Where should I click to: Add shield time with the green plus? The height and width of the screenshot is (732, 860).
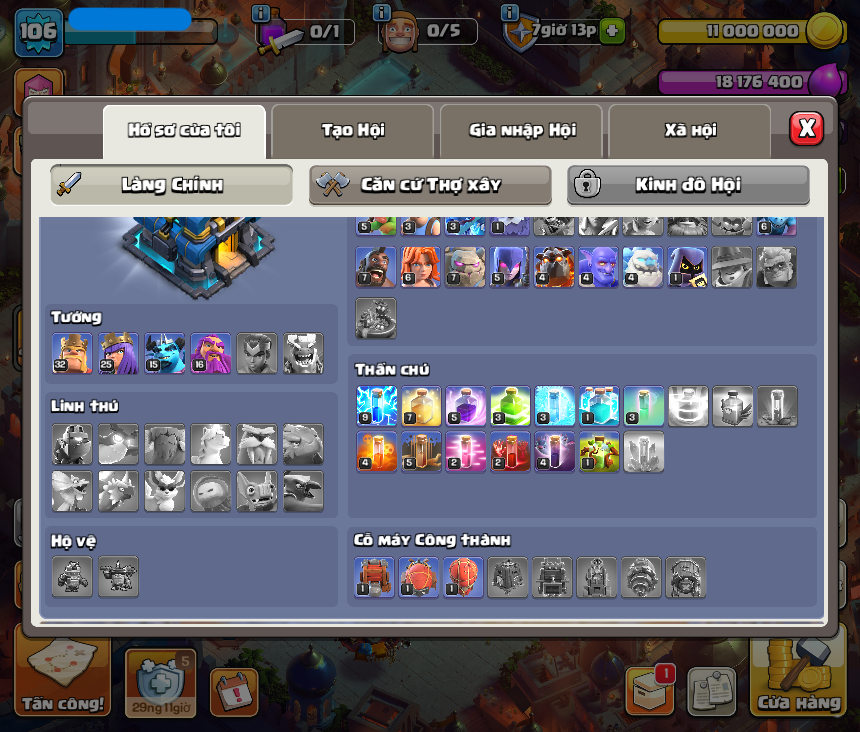tap(612, 31)
